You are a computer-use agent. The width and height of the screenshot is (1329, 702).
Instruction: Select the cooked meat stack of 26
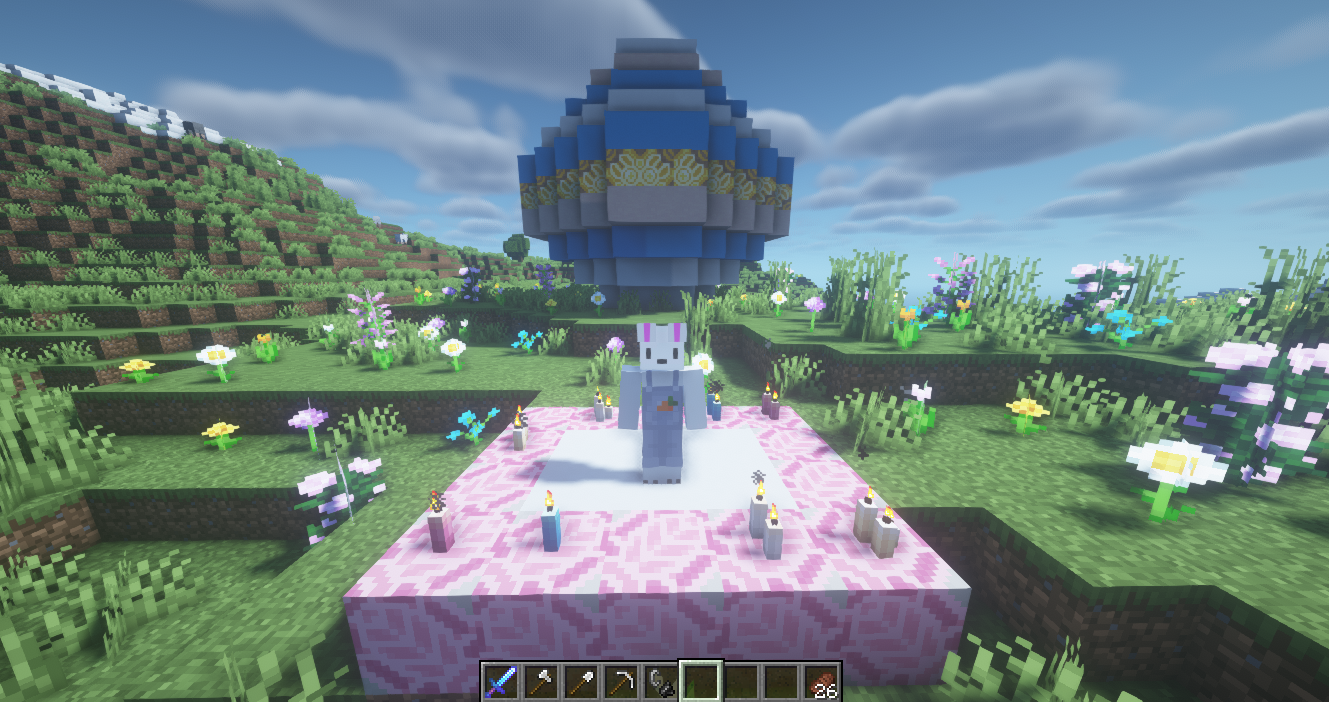tap(820, 682)
